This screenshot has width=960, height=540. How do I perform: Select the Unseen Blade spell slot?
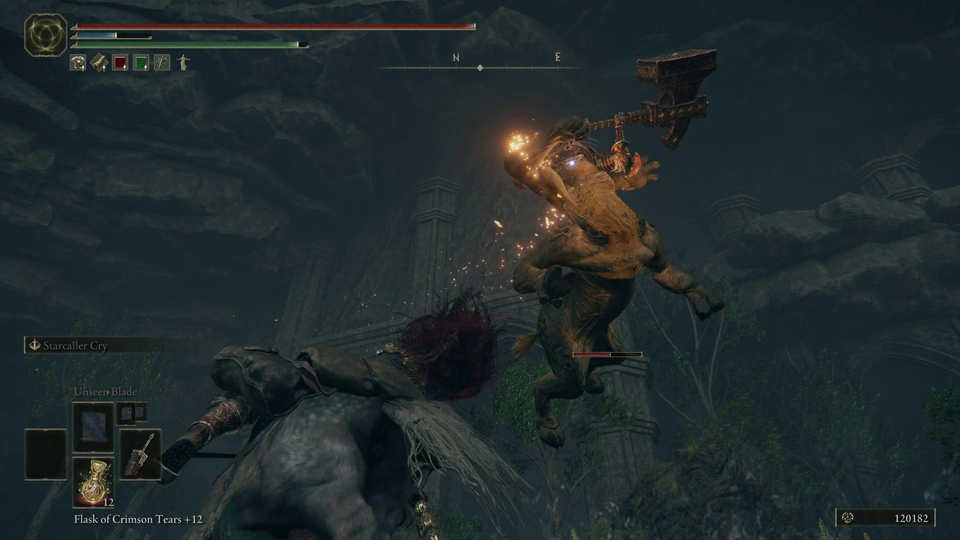[93, 427]
